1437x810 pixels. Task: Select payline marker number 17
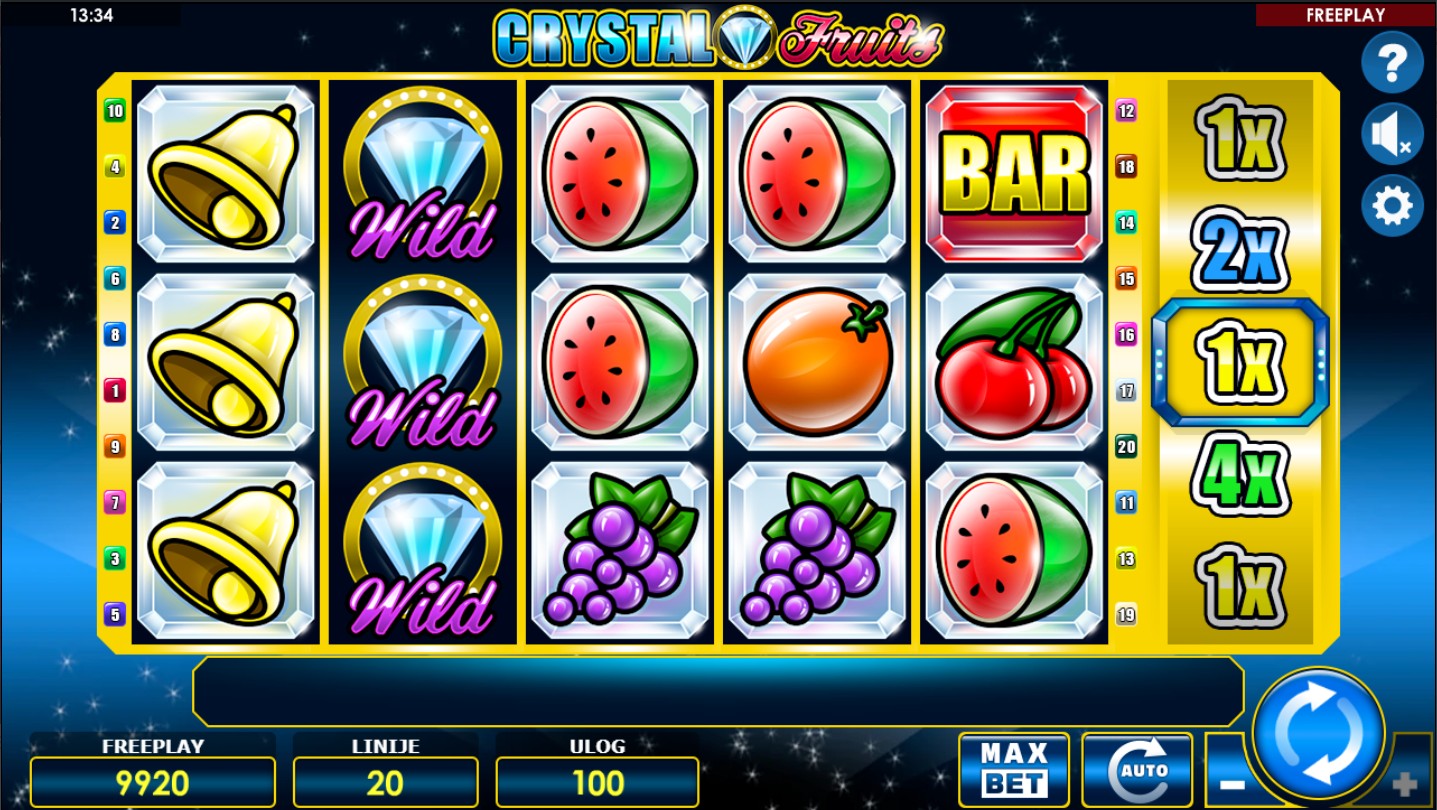1127,391
